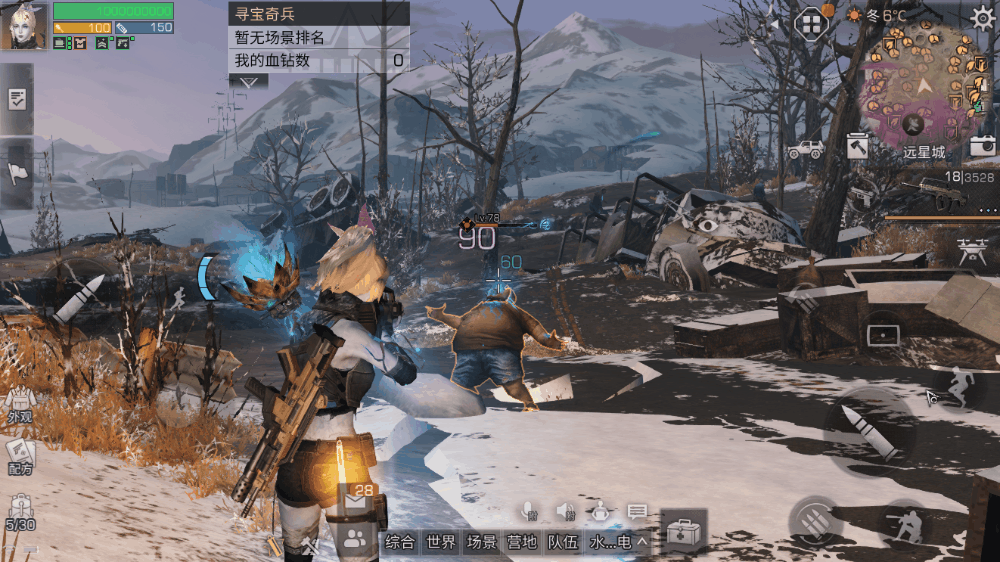Open the 配方 recipe menu
The width and height of the screenshot is (1000, 562).
(20, 456)
